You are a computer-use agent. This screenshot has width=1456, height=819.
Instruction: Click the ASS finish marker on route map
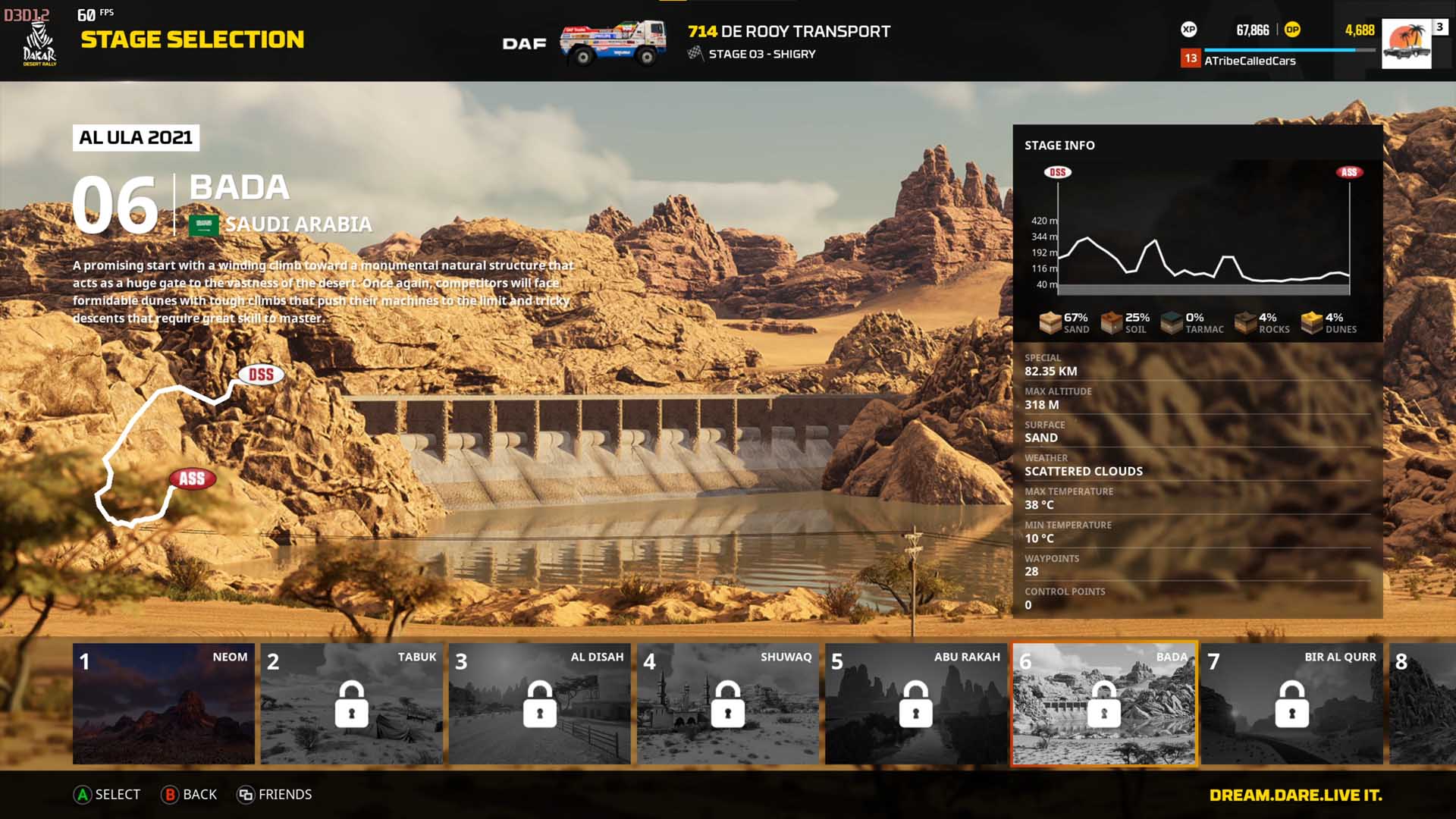point(192,479)
